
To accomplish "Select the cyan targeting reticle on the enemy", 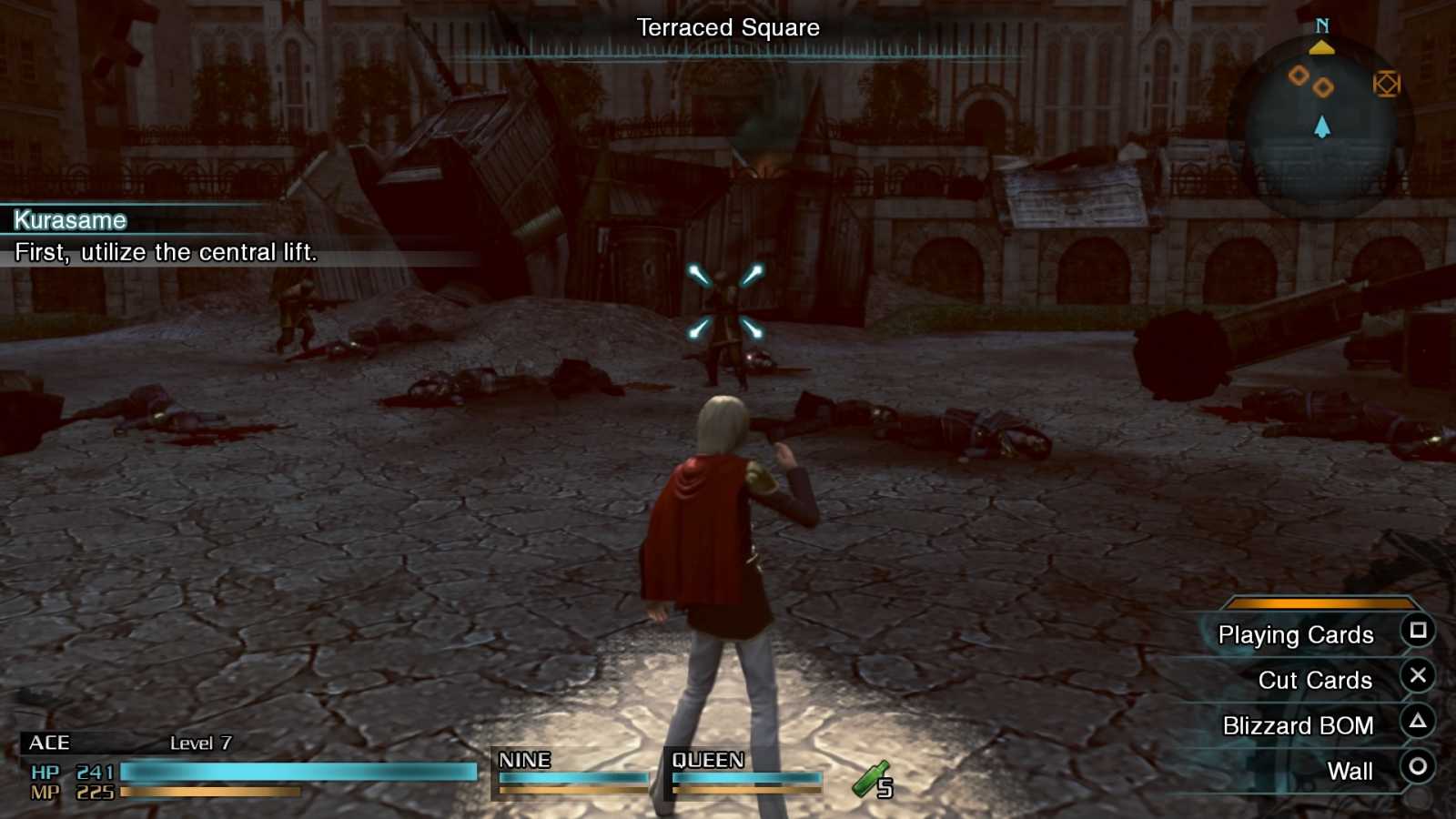I will point(727,301).
